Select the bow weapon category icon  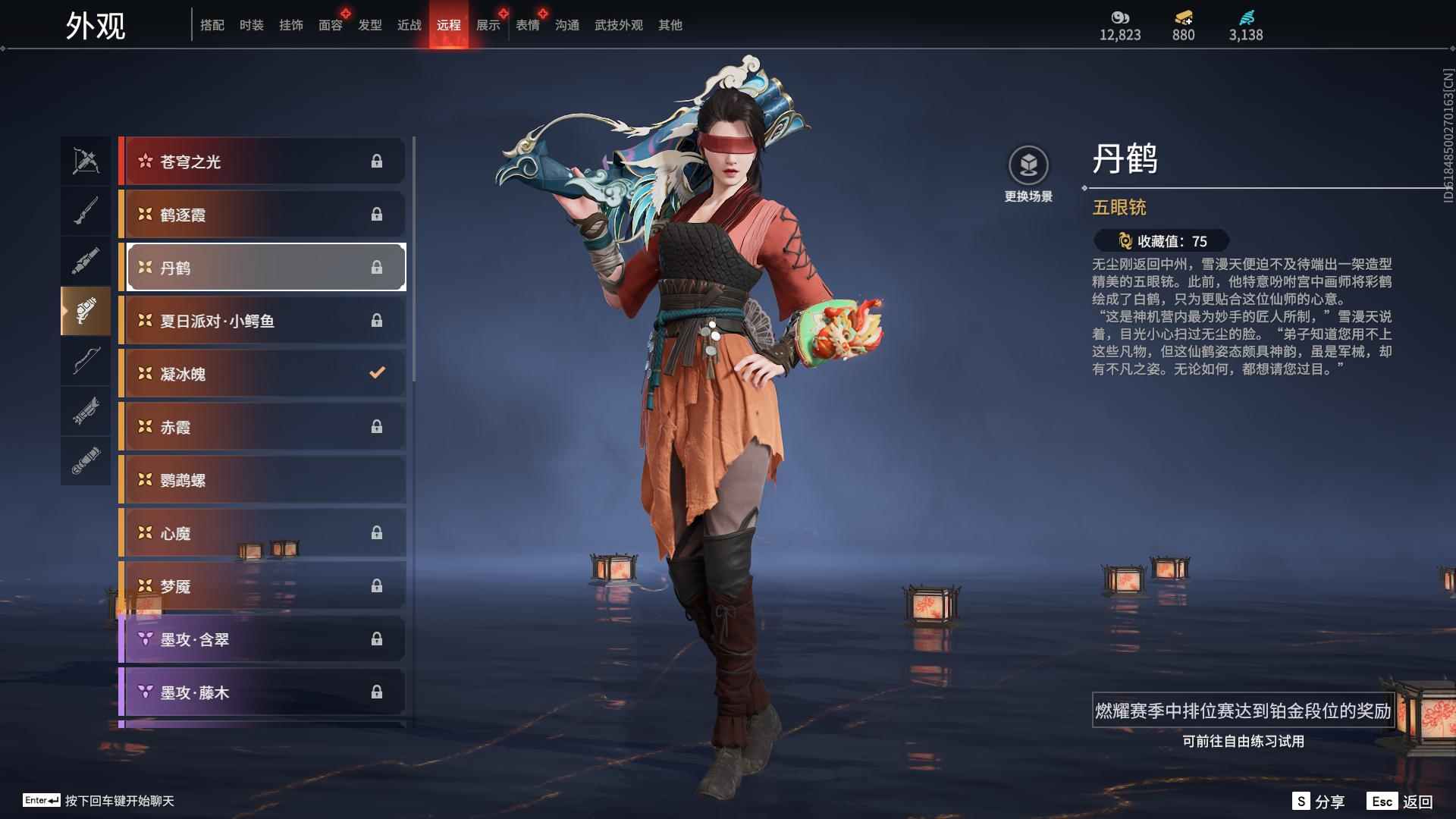(86, 362)
